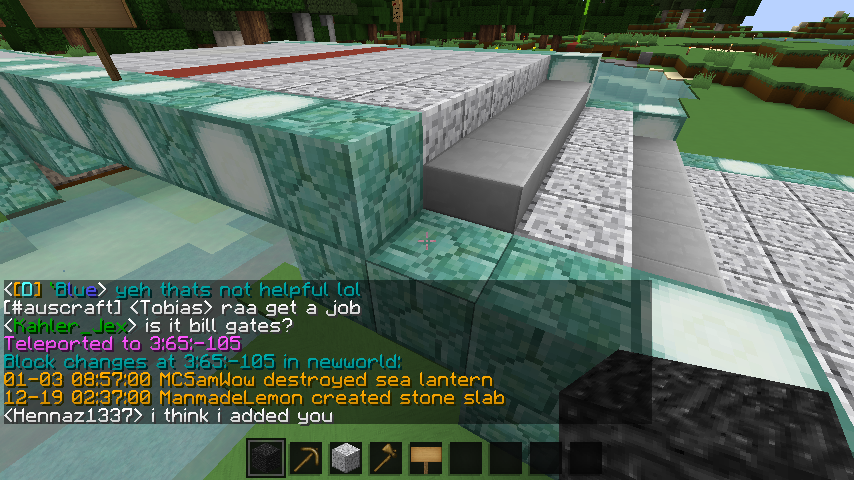The width and height of the screenshot is (854, 480).
Task: Click the ManmadeLemon created stone slab log entry
Action: tap(254, 397)
